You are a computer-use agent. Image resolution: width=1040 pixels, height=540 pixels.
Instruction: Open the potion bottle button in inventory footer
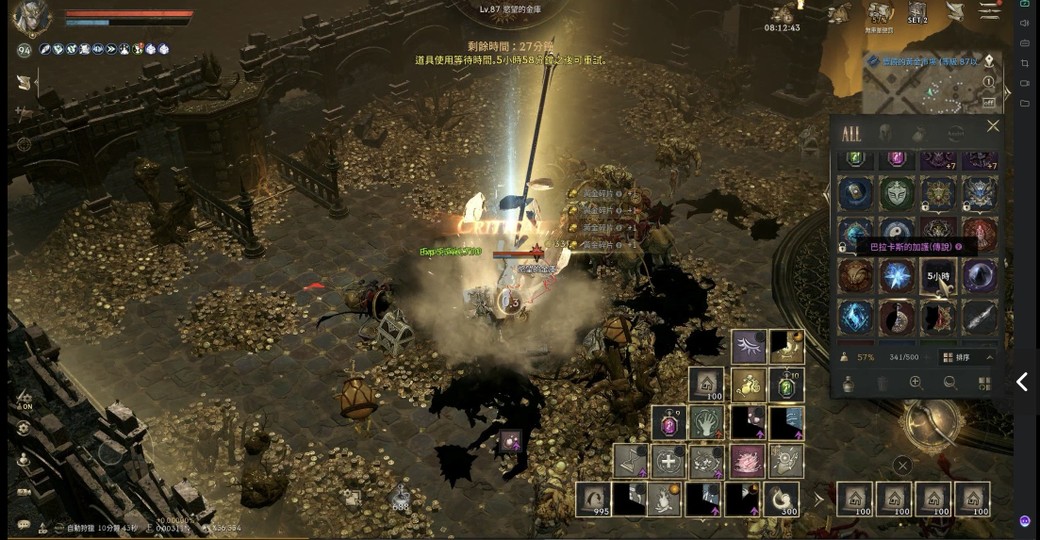(849, 382)
